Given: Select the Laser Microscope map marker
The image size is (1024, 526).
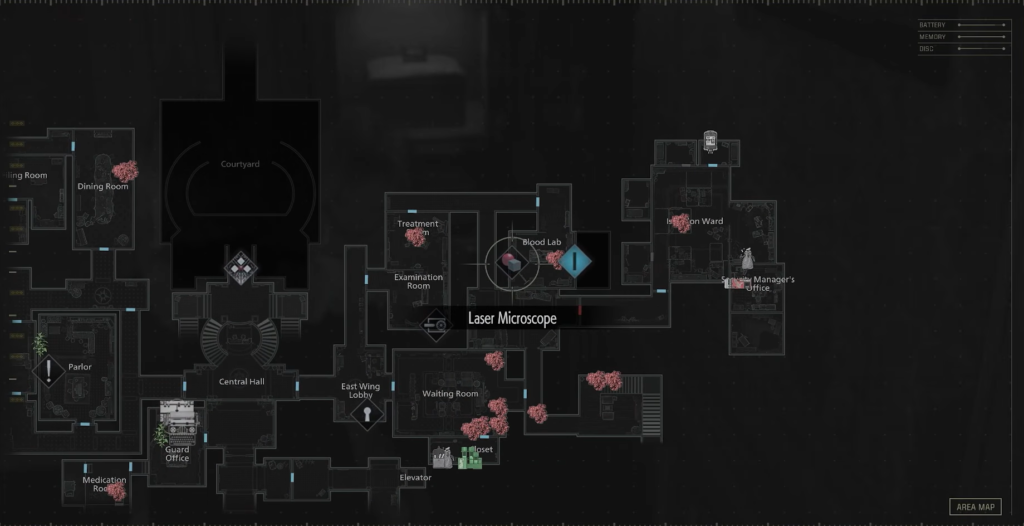Looking at the screenshot, I should 436,323.
